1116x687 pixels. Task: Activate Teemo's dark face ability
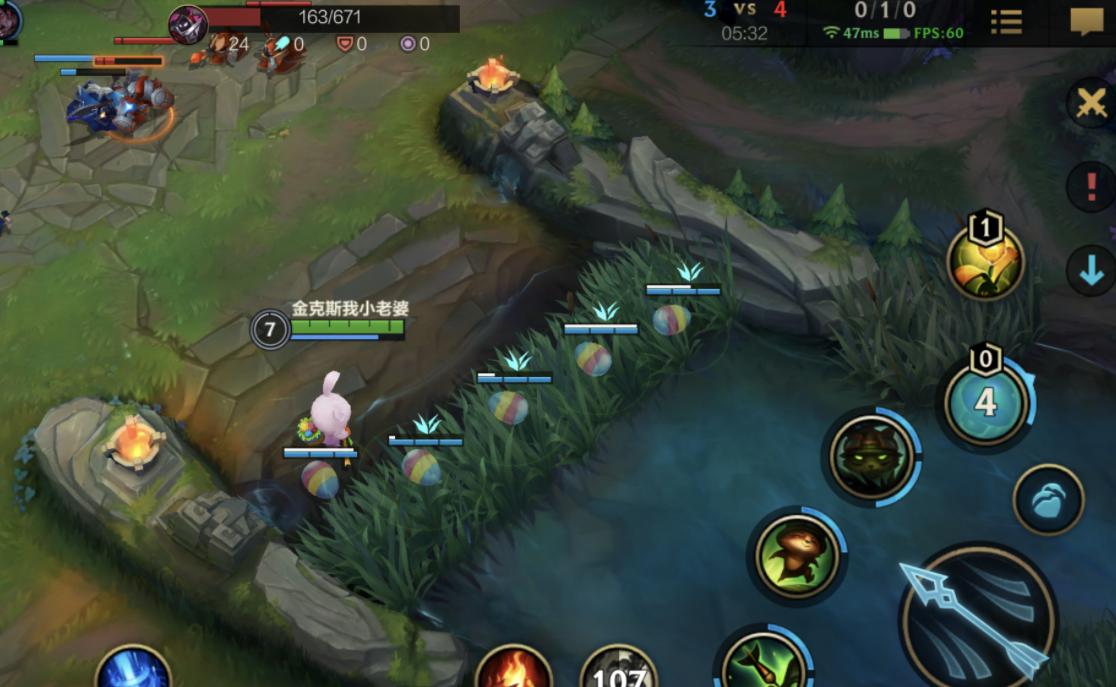871,458
